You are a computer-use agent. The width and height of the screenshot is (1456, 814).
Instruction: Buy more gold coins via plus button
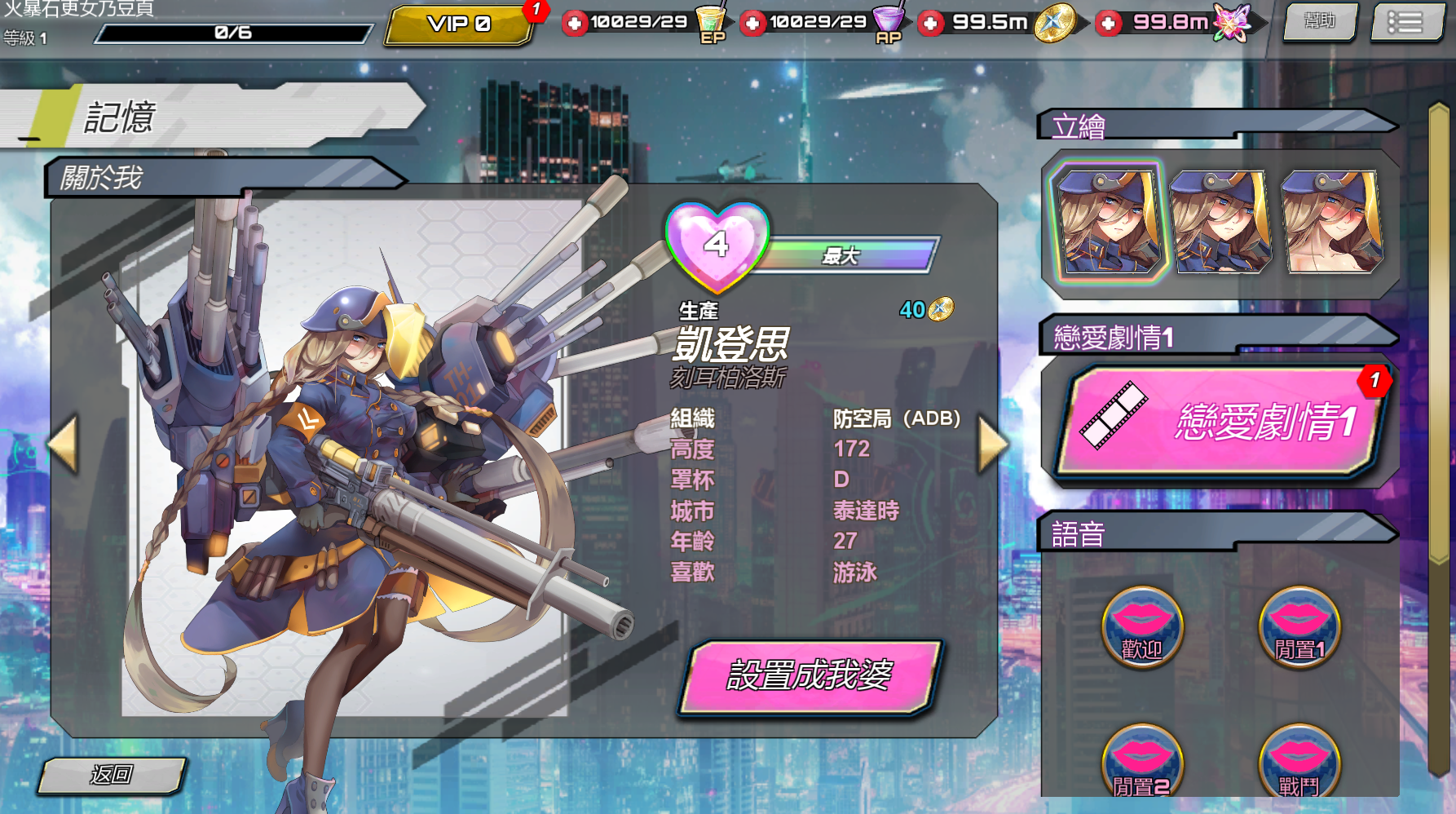click(930, 23)
